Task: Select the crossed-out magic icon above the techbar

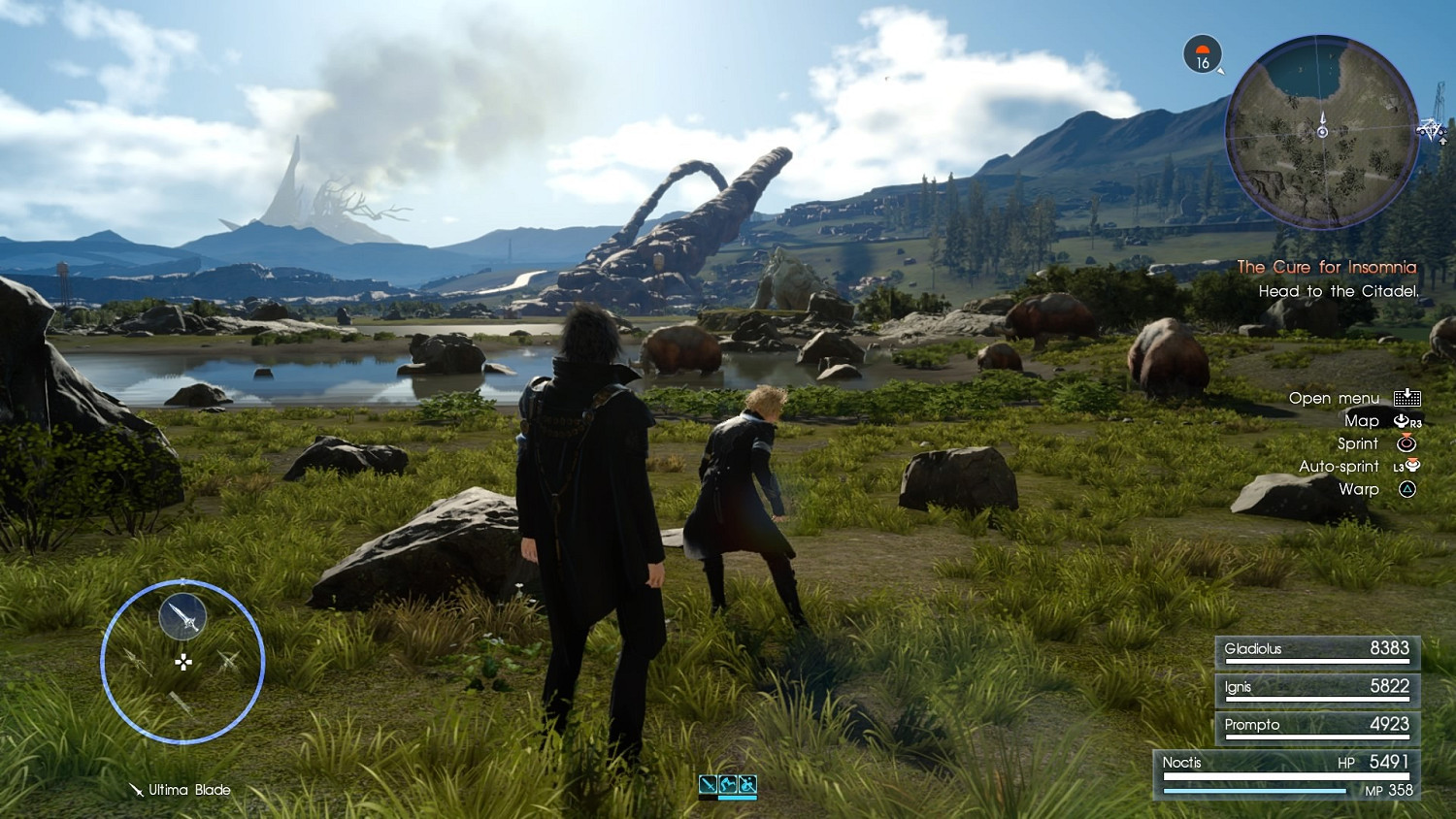Action: 747,783
